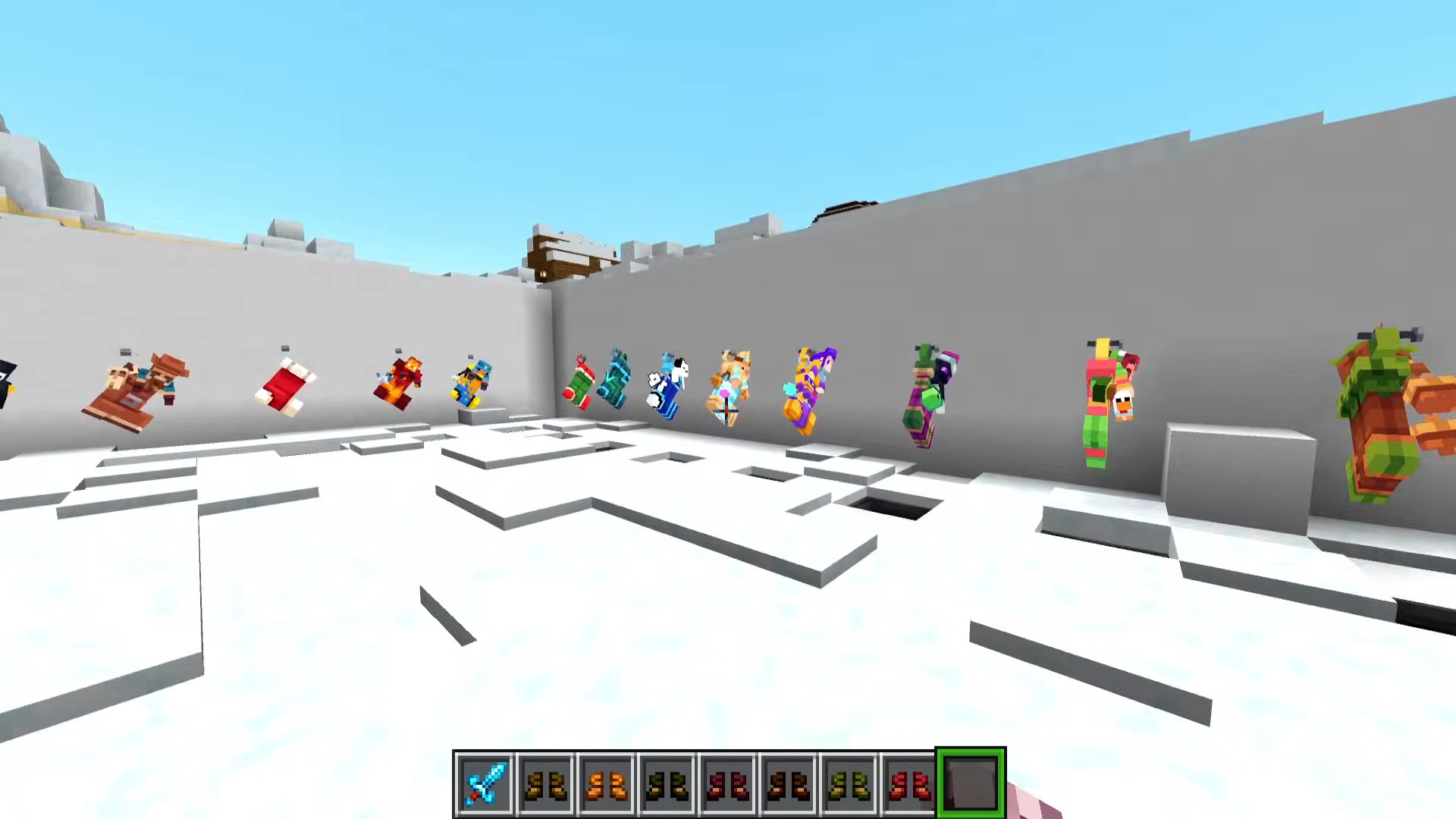The height and width of the screenshot is (819, 1456).
Task: Select the empty highlighted ninth hotbar slot
Action: pos(971,781)
